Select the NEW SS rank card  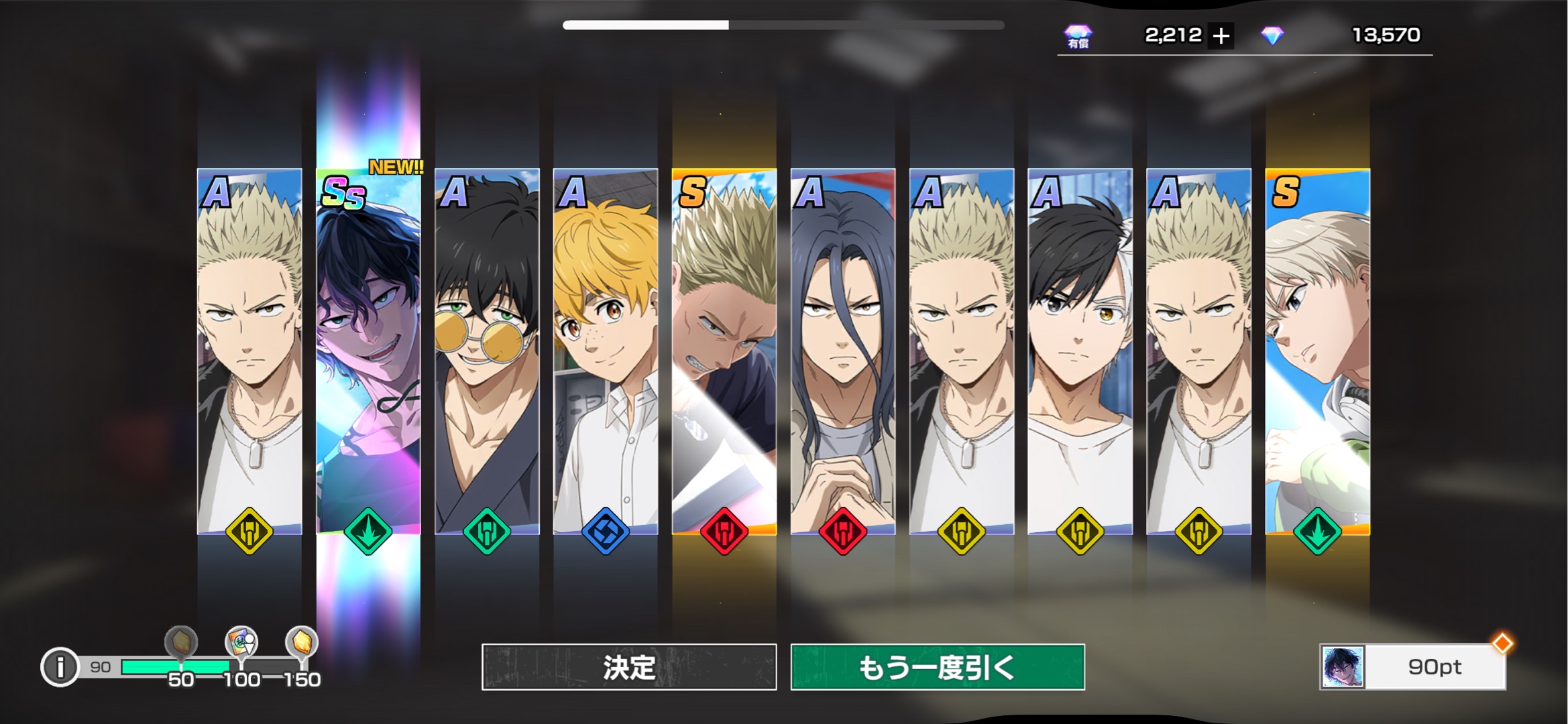pyautogui.click(x=368, y=352)
